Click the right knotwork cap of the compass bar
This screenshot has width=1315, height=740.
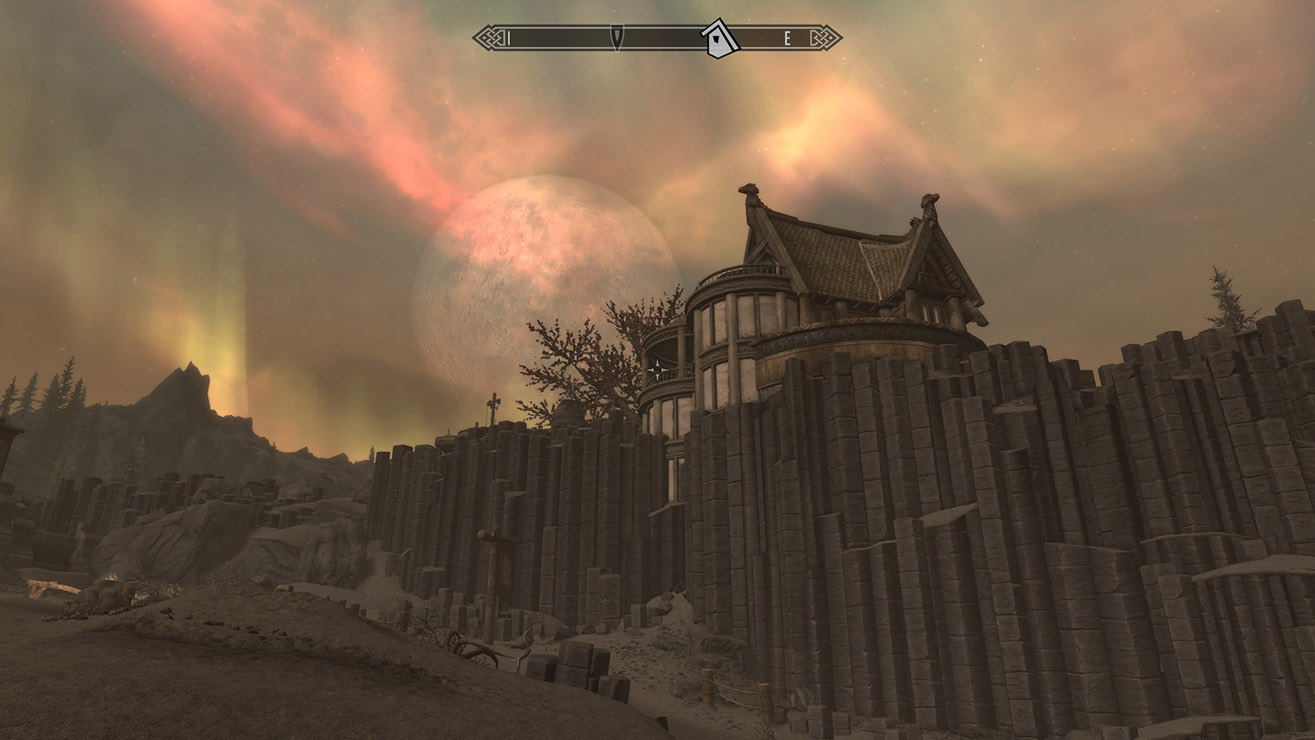tap(822, 40)
